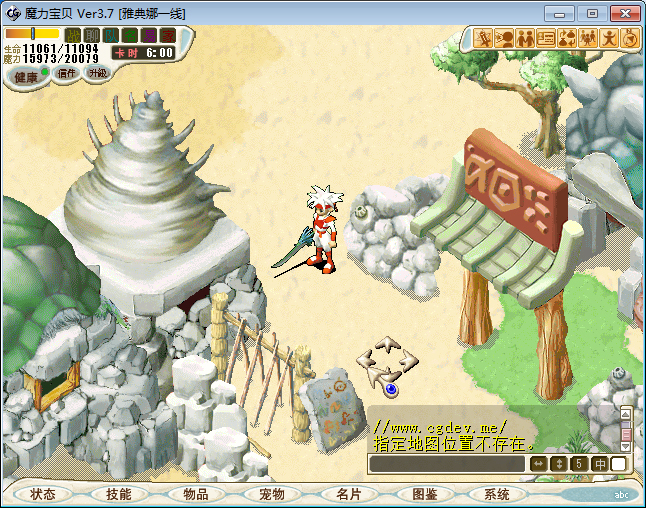646x508 pixels.
Task: Open the 技能 skills menu
Action: [x=119, y=494]
